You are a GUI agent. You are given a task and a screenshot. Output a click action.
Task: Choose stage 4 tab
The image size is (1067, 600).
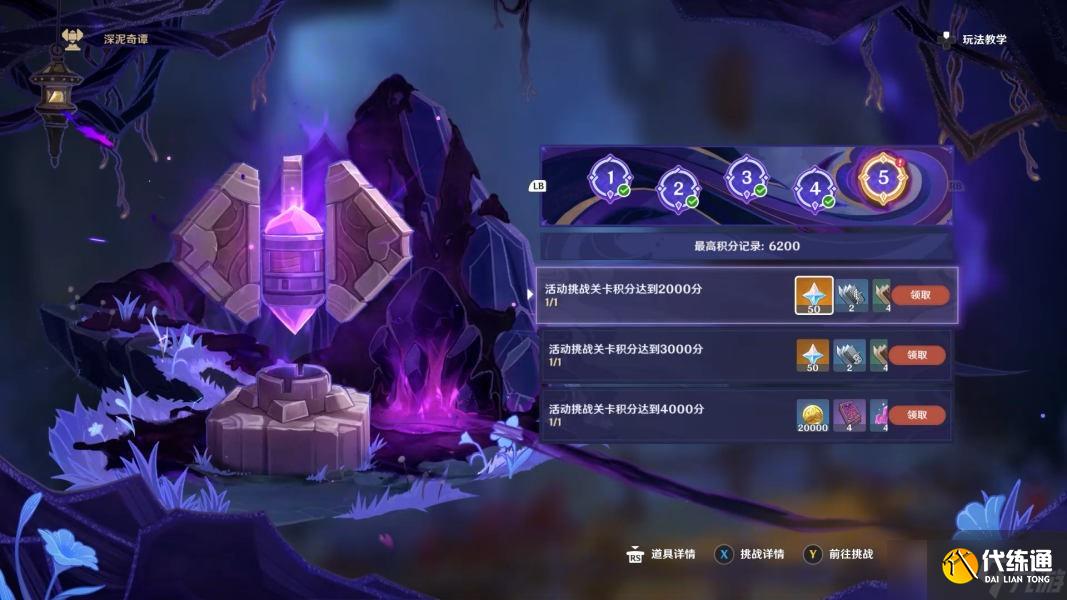point(814,187)
